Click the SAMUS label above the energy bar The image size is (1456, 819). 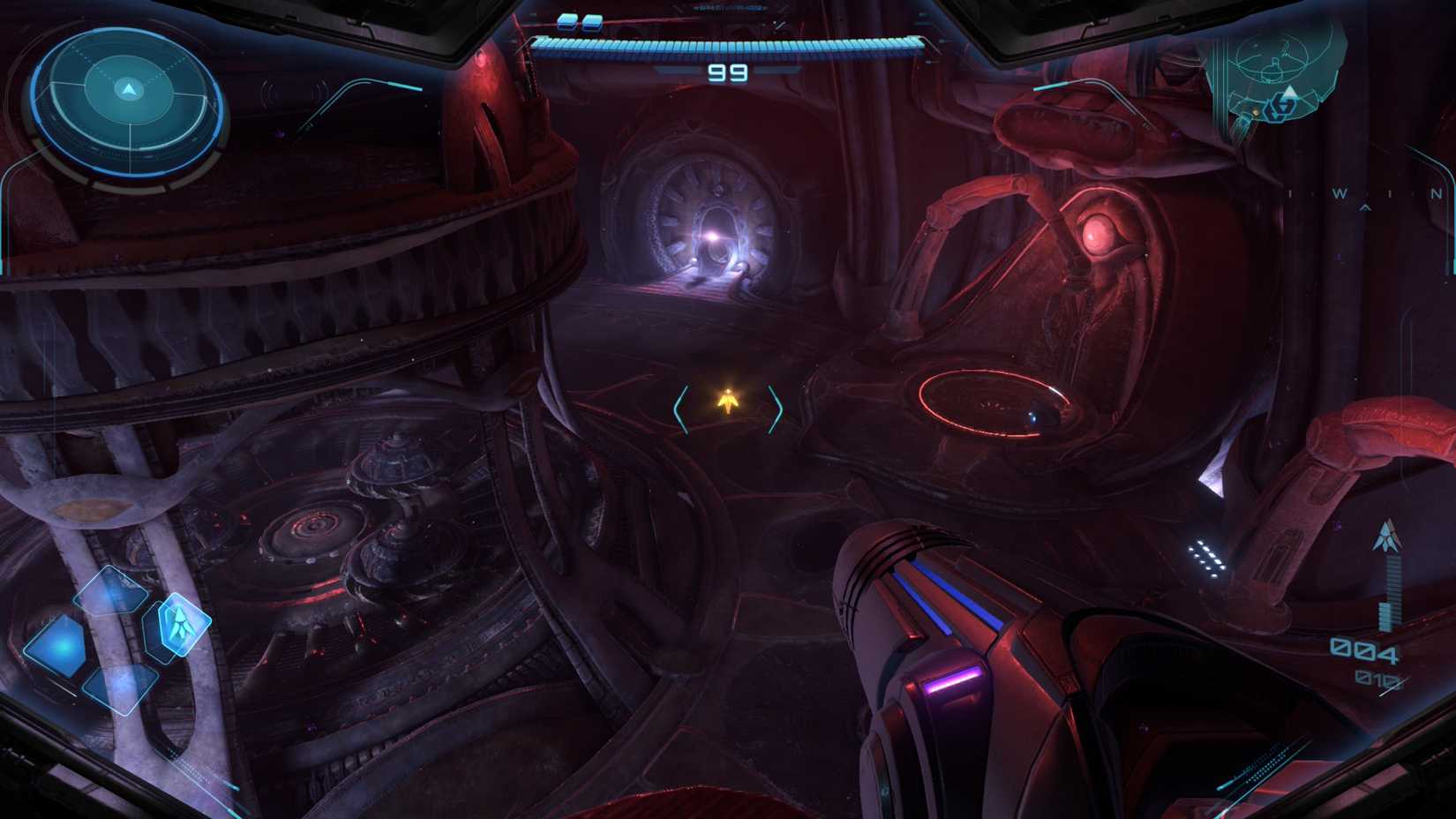pyautogui.click(x=727, y=8)
